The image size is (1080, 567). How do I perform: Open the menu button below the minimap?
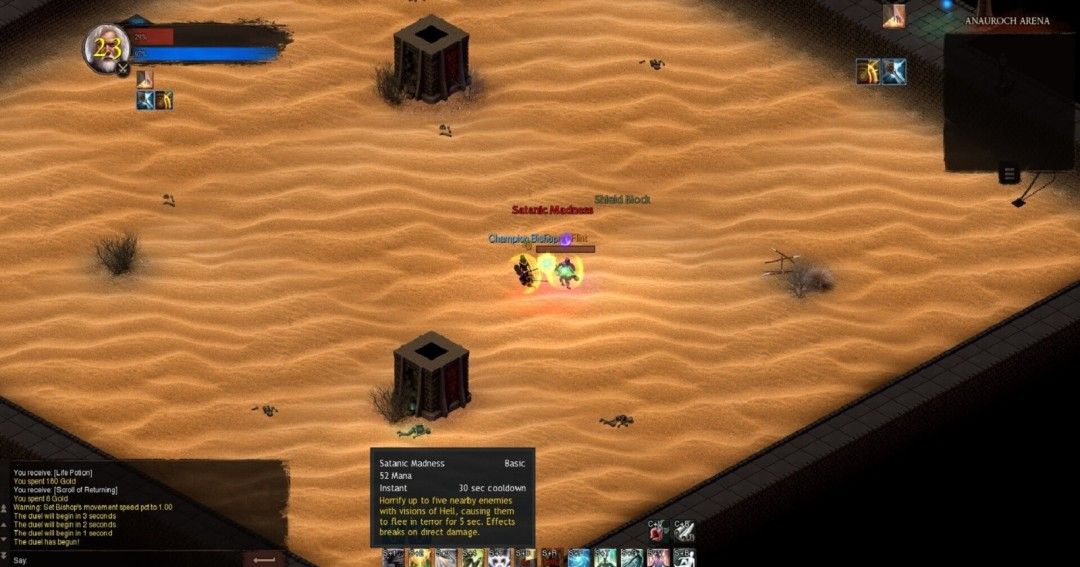click(x=1009, y=175)
